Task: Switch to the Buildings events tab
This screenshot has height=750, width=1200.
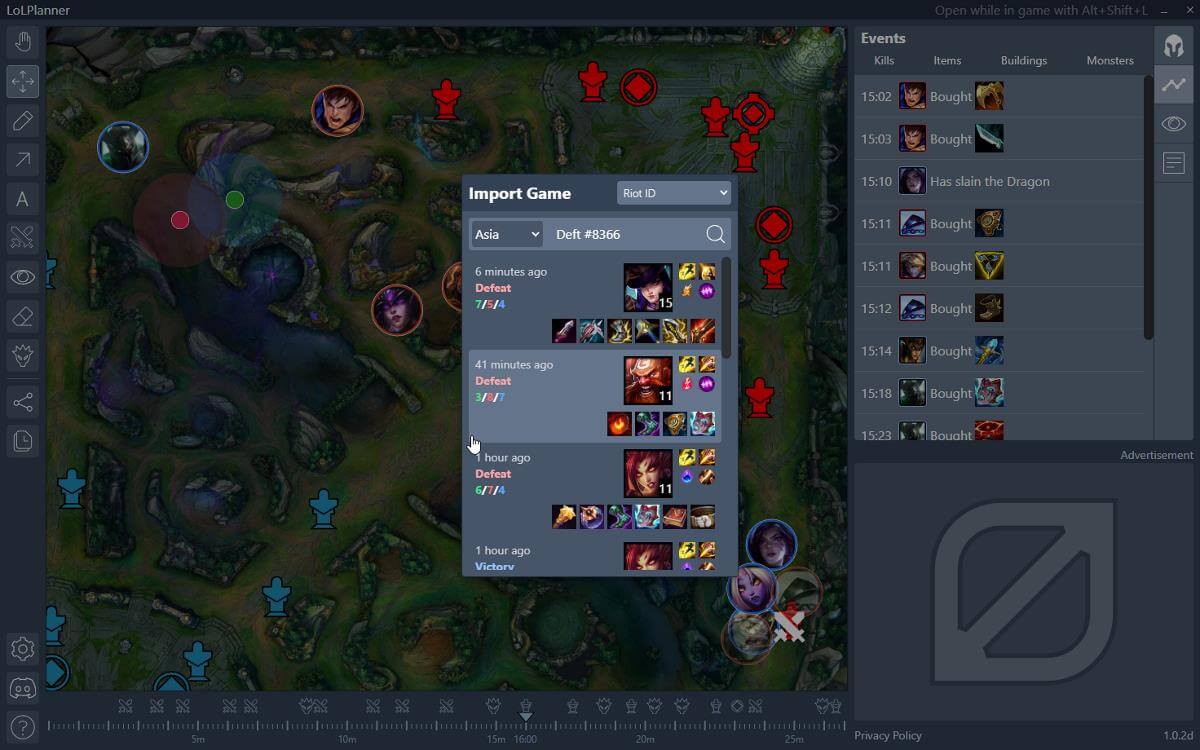Action: click(1024, 61)
